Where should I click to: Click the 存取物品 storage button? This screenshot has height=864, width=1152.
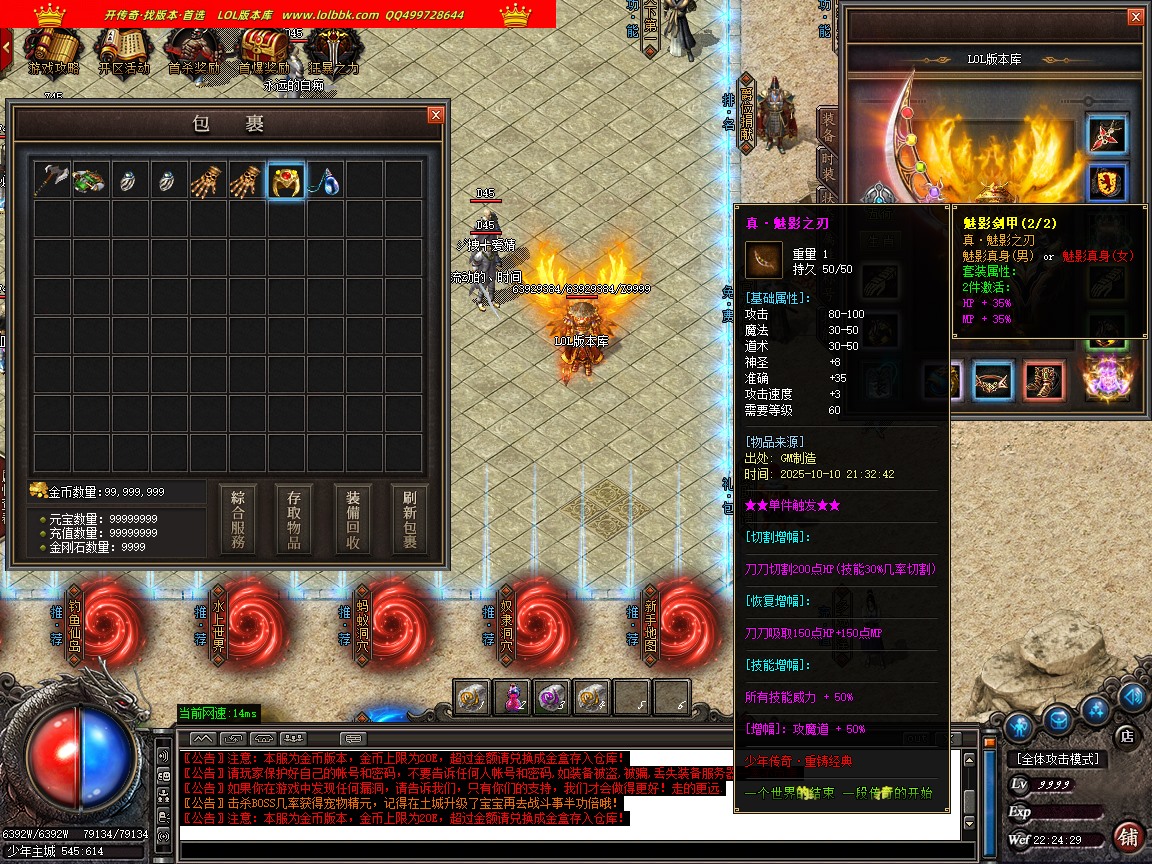click(295, 520)
